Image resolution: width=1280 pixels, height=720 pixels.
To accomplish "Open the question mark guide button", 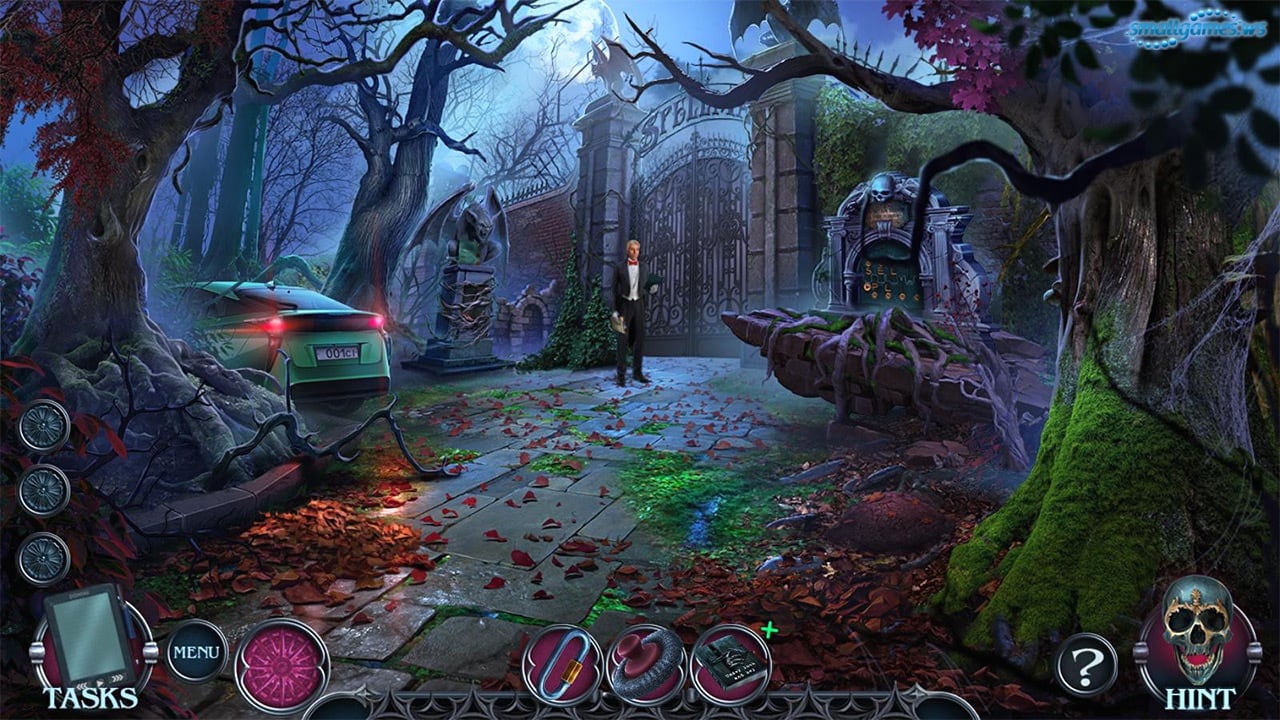I will pyautogui.click(x=1086, y=664).
